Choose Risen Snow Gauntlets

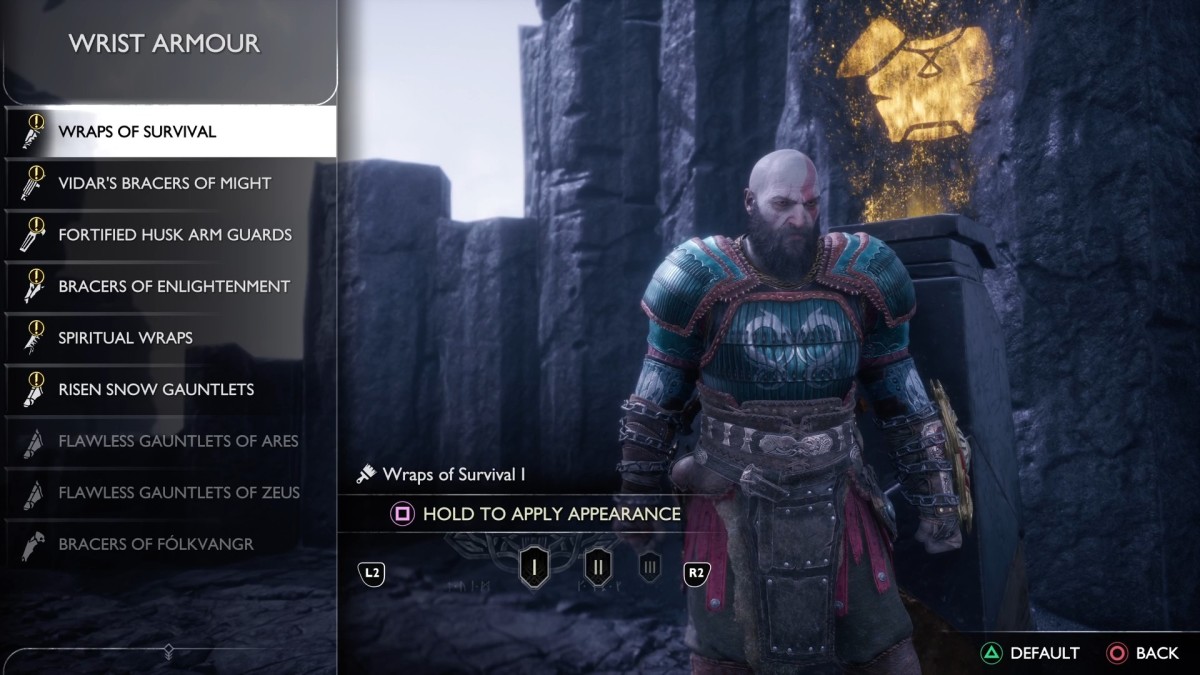[156, 389]
